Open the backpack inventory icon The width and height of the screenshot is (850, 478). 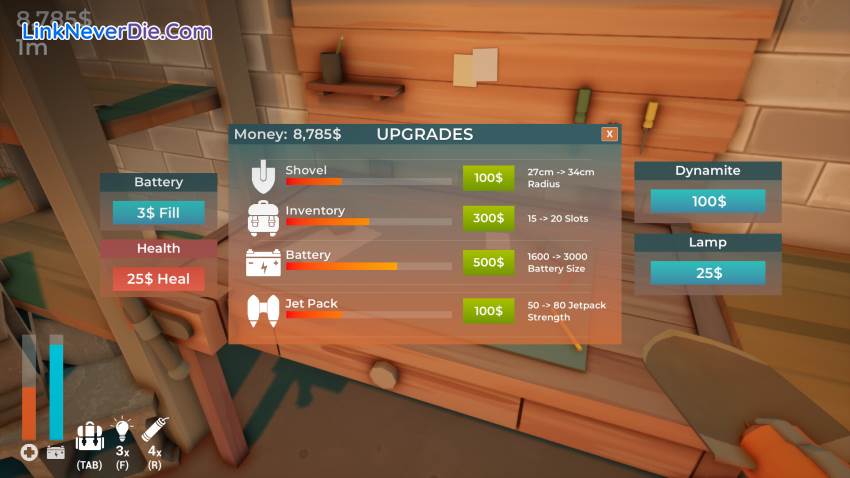89,437
